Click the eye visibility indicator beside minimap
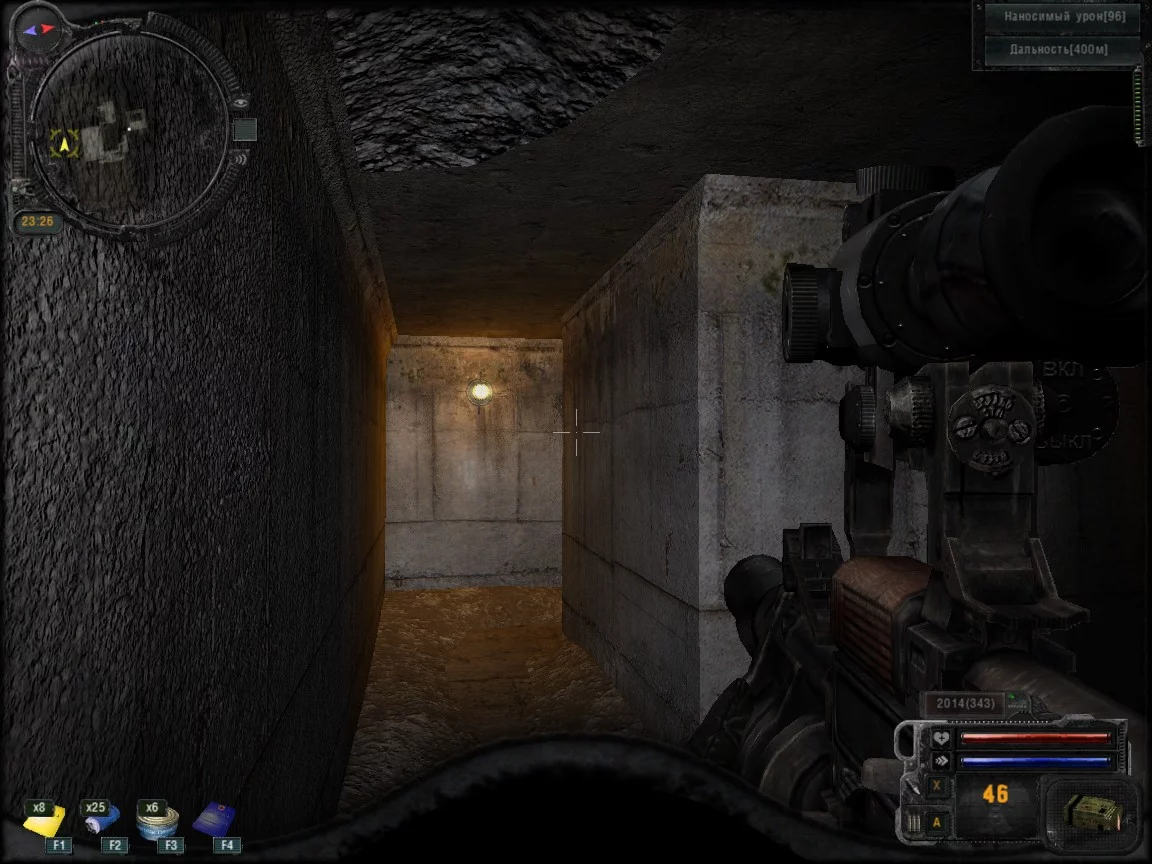Viewport: 1152px width, 864px height. click(x=241, y=101)
